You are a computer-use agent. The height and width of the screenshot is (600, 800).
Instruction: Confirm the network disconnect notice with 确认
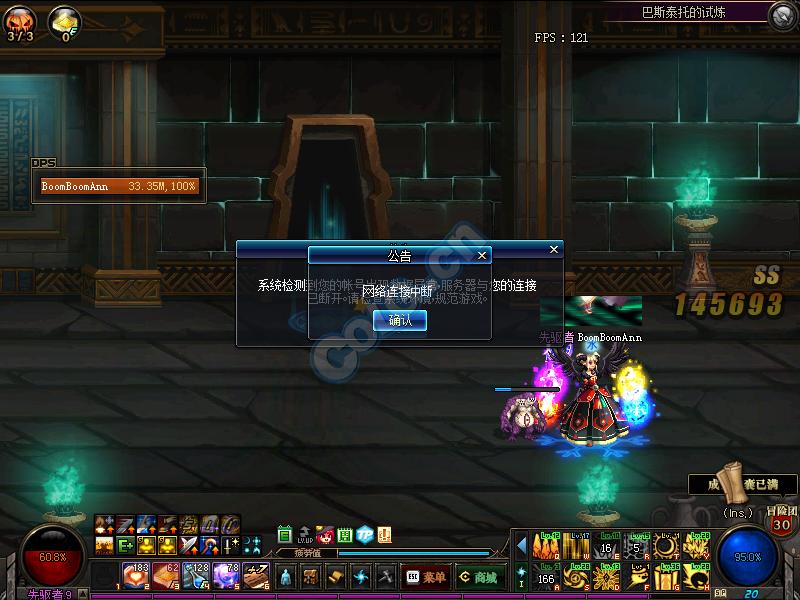(x=399, y=320)
